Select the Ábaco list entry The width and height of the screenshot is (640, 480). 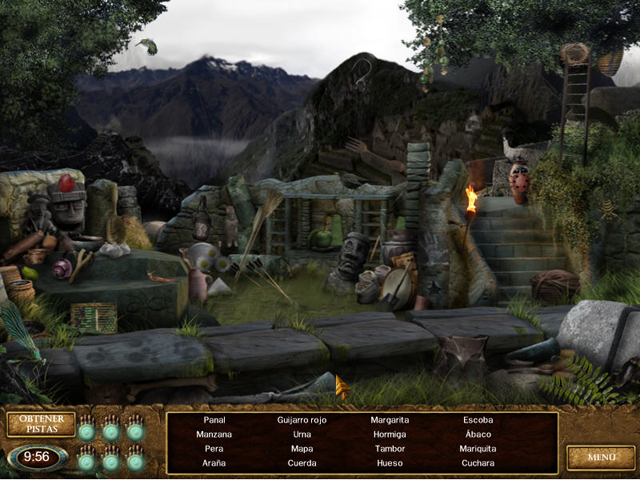(x=478, y=434)
